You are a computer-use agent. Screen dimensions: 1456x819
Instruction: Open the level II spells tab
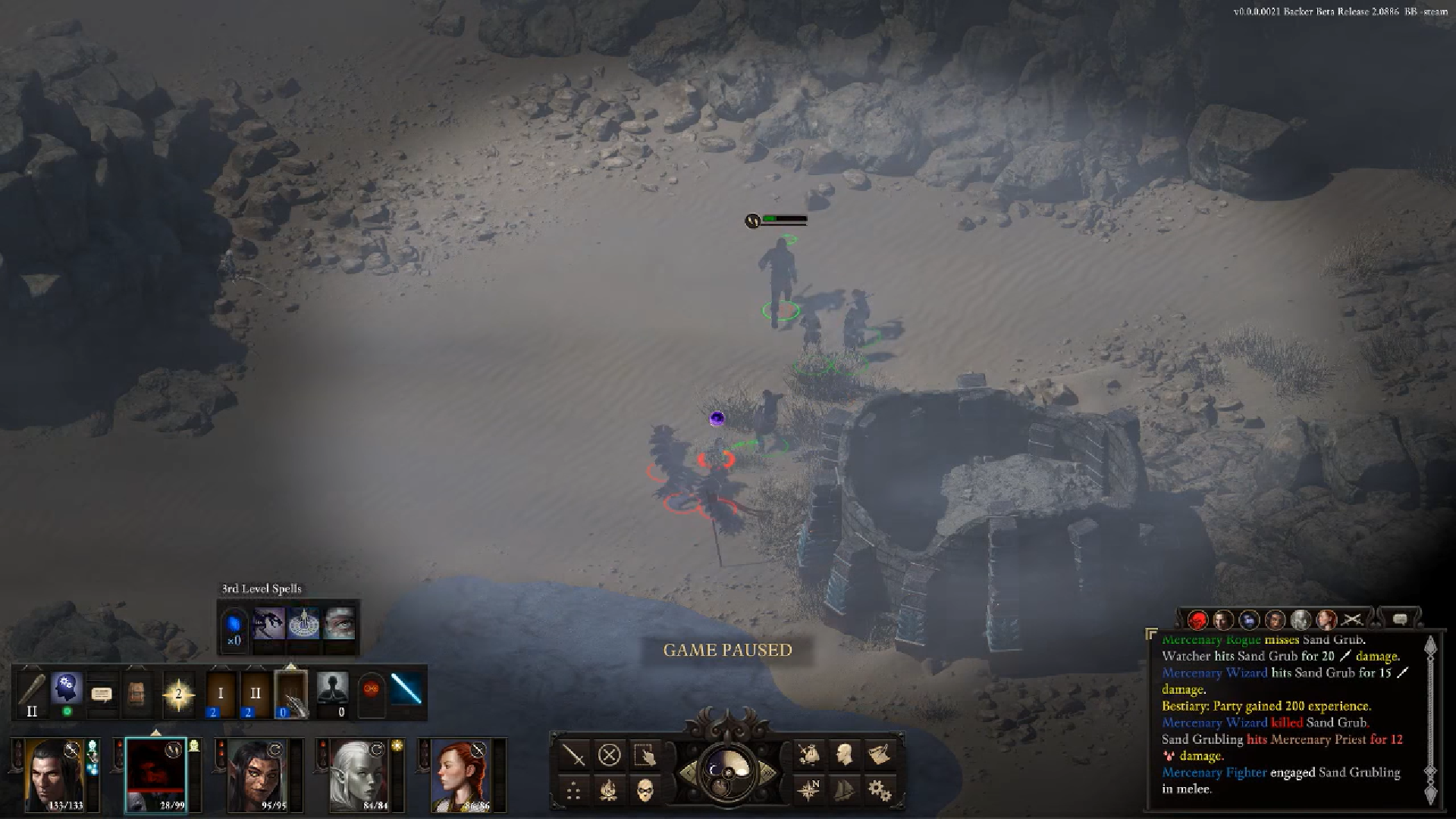point(255,693)
